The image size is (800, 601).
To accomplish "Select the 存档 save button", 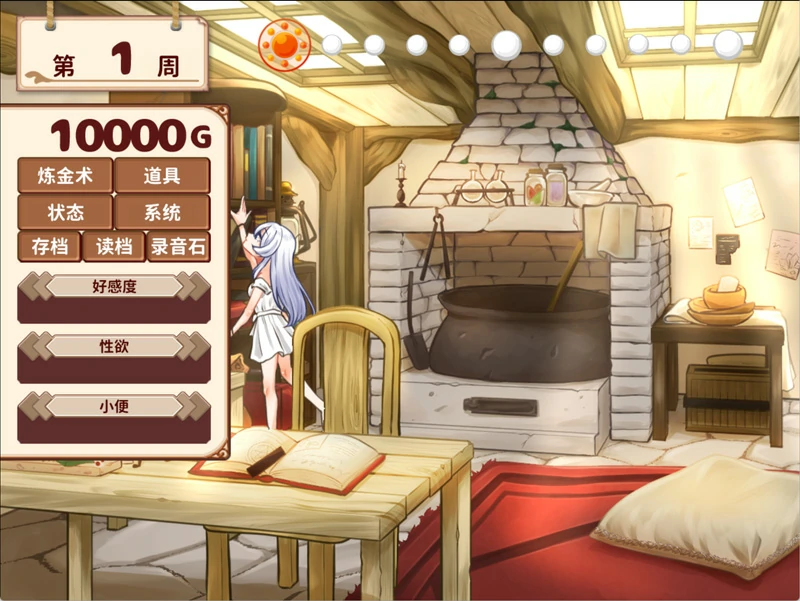I will coord(49,246).
